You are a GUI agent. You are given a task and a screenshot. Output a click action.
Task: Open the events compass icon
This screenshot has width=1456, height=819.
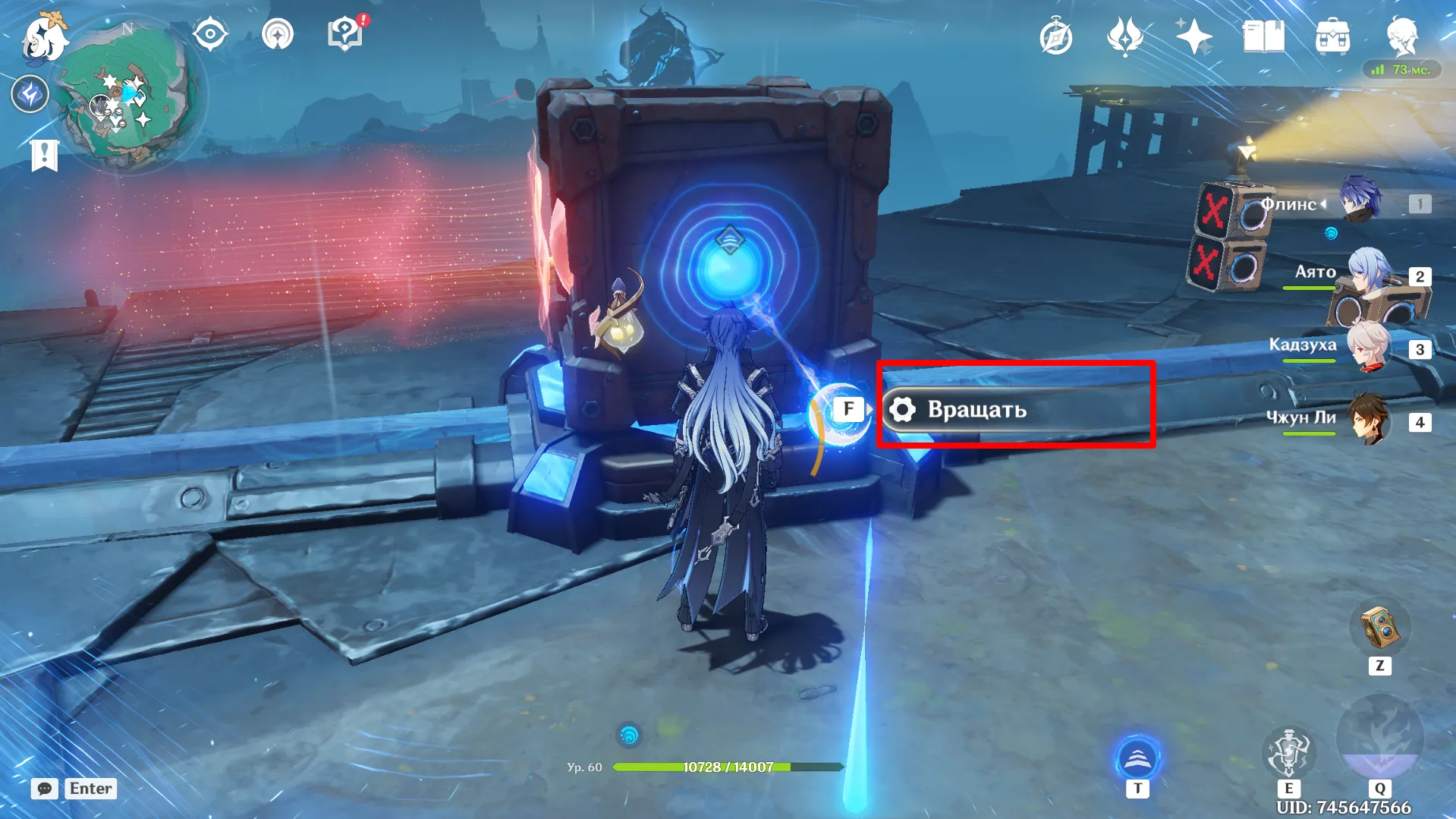(1055, 37)
